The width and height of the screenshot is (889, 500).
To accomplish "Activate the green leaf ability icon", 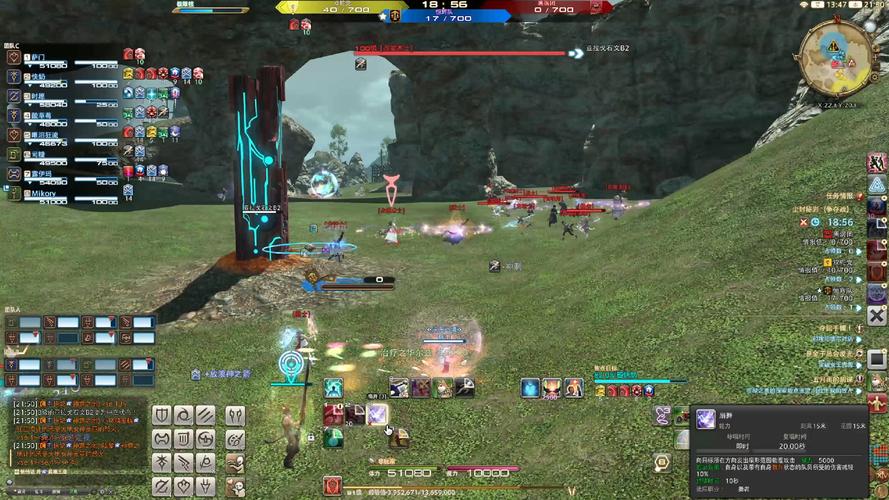I will tap(334, 437).
